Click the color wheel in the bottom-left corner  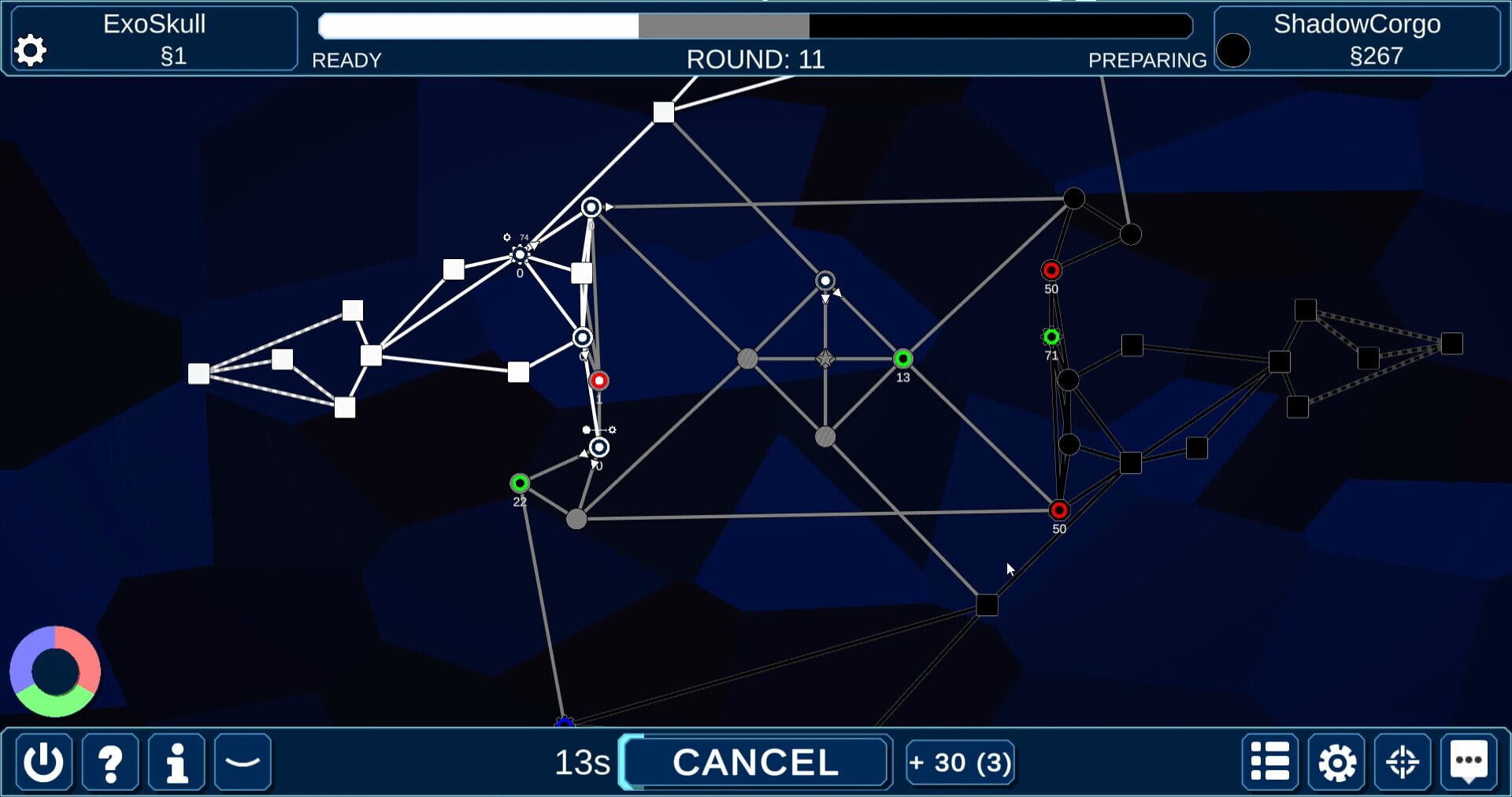tap(55, 672)
